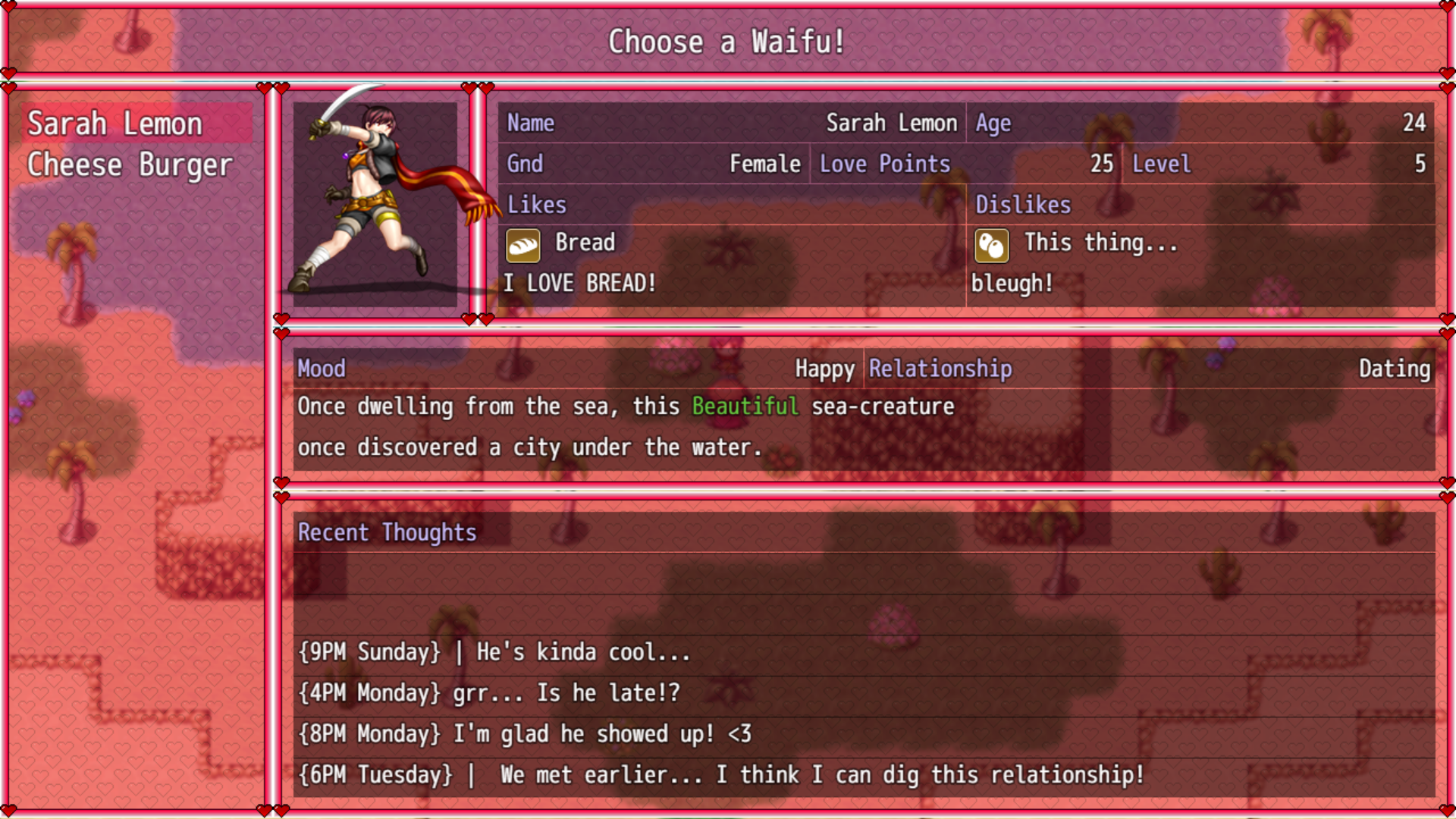
Task: Choose Cheese Burger in the waifu list
Action: 130,165
